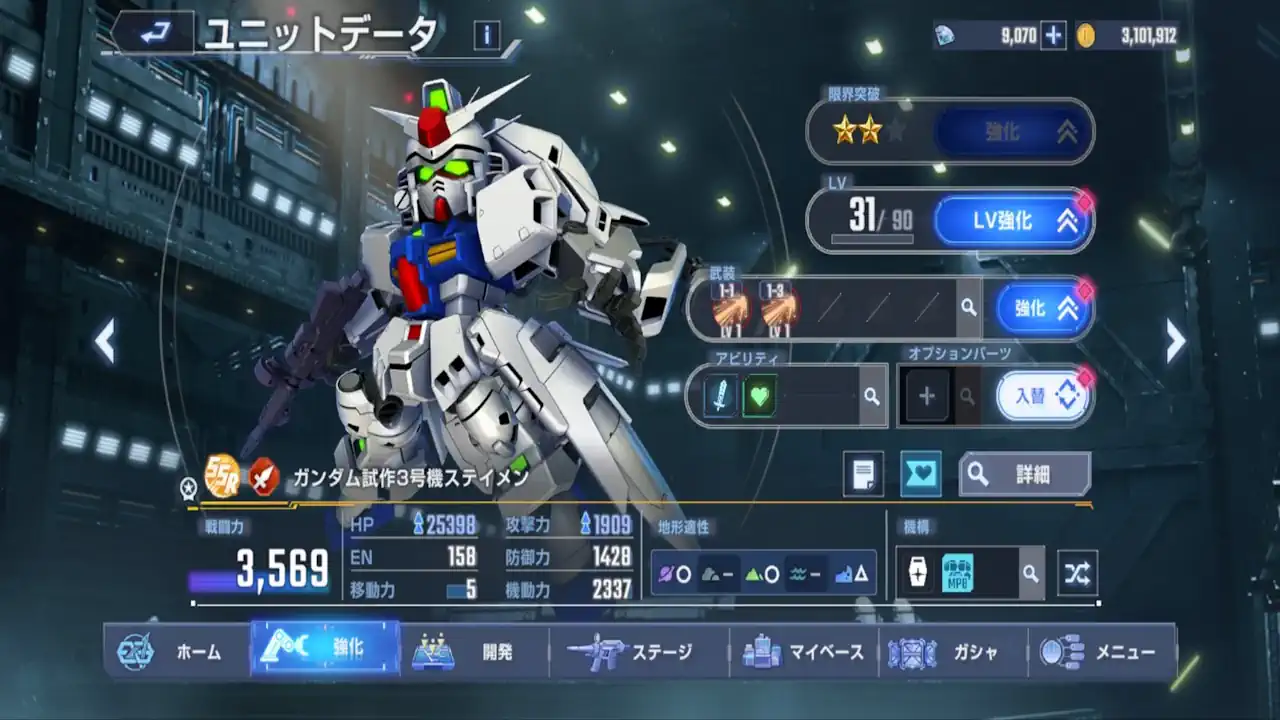Image resolution: width=1280 pixels, height=720 pixels.
Task: Toggle the blue heart favorite icon
Action: pyautogui.click(x=920, y=474)
